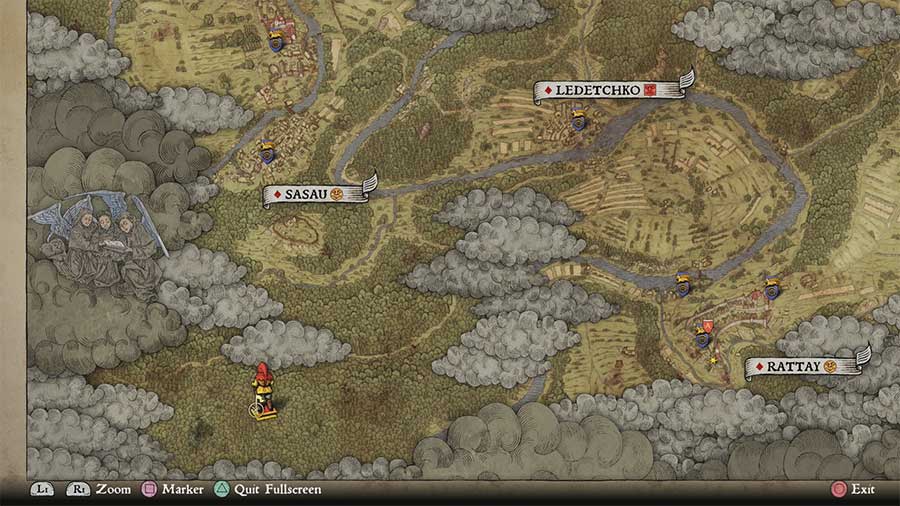The width and height of the screenshot is (900, 506).
Task: Click the yellow star marker near Rattay
Action: (712, 360)
